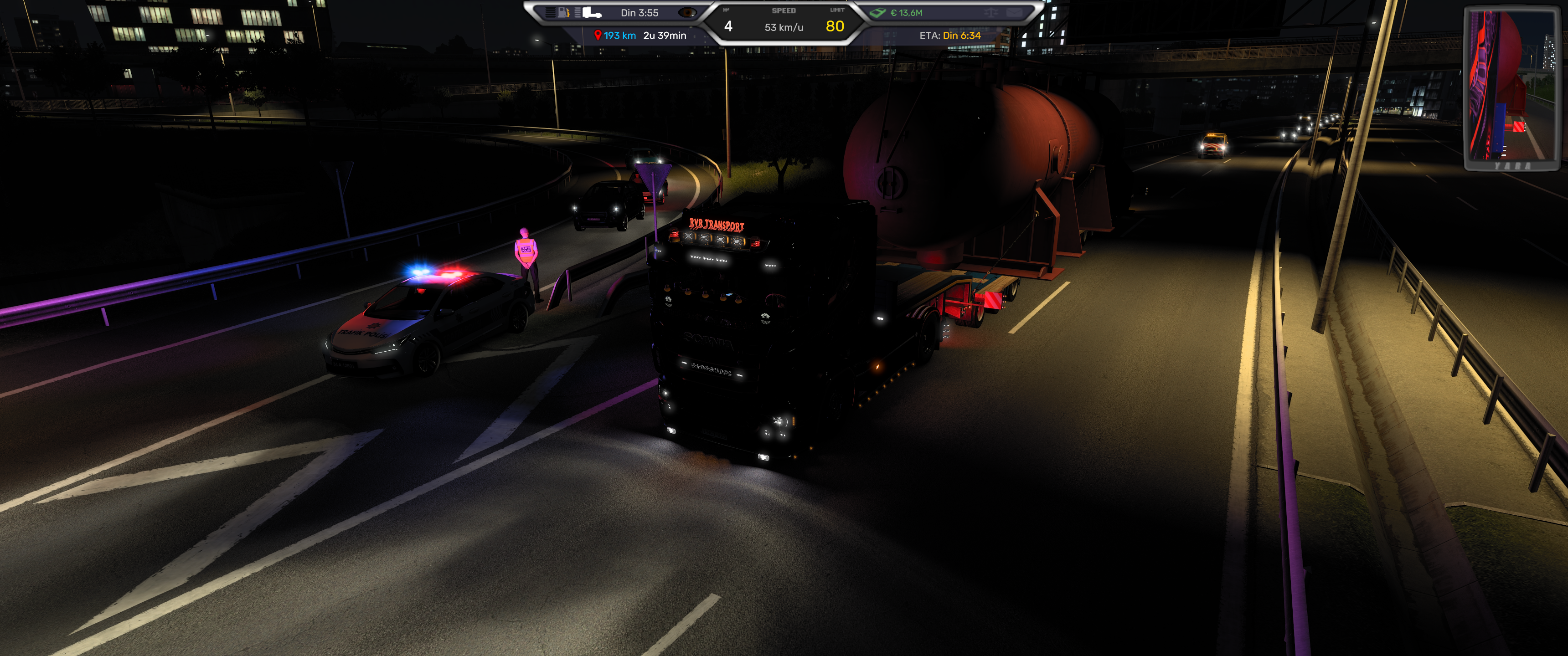Open the envelope mail icon

tap(1013, 13)
